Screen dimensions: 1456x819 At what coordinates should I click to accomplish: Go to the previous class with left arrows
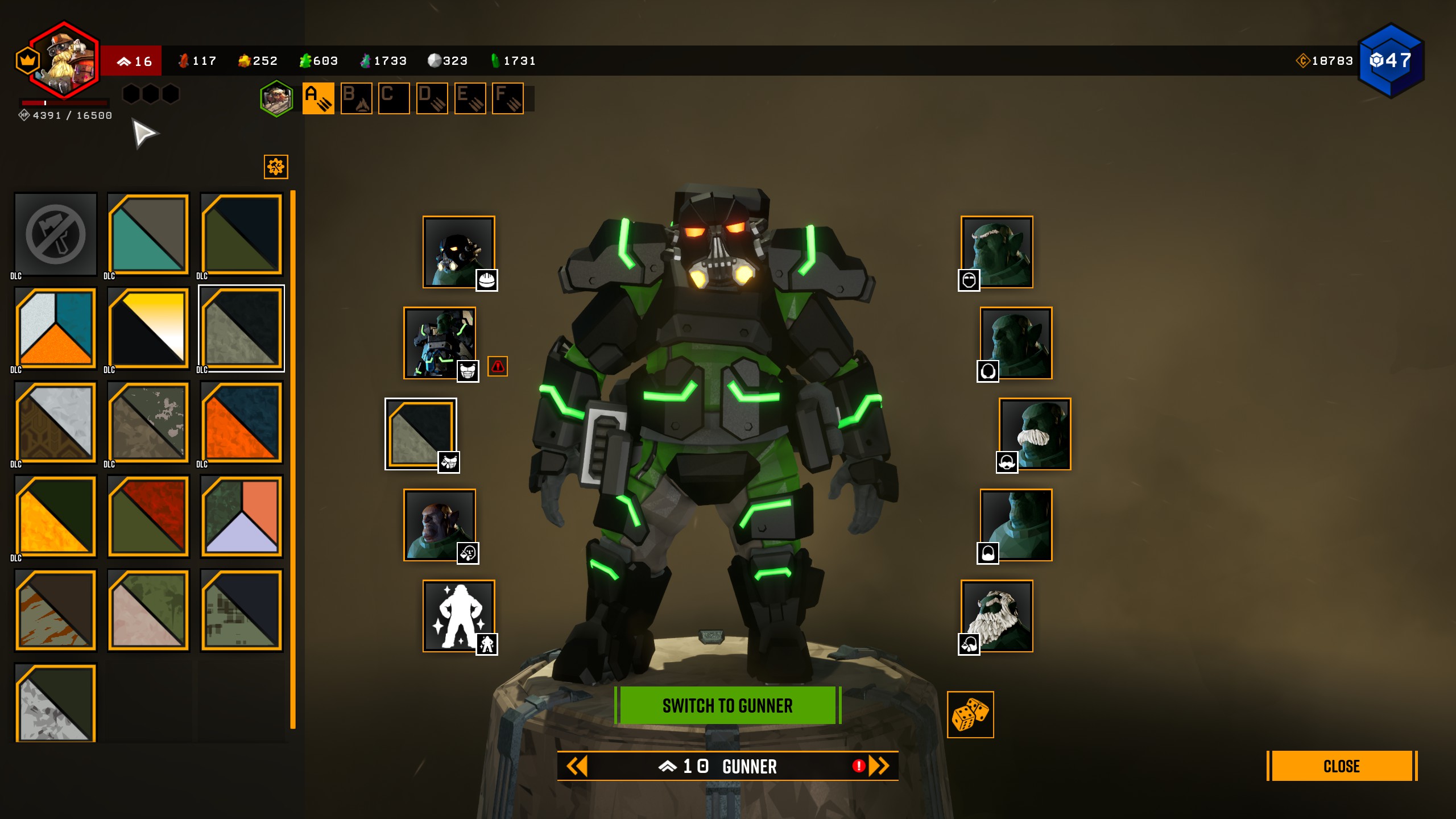pos(577,766)
